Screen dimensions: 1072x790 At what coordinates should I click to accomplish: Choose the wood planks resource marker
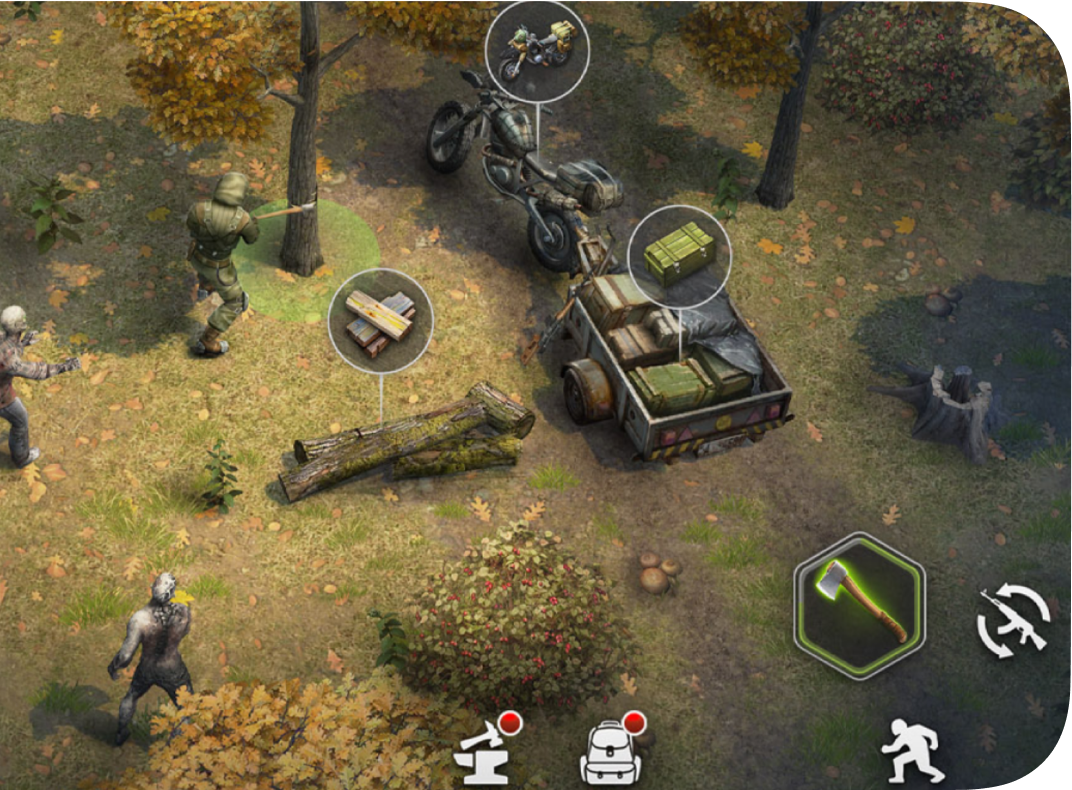click(380, 320)
